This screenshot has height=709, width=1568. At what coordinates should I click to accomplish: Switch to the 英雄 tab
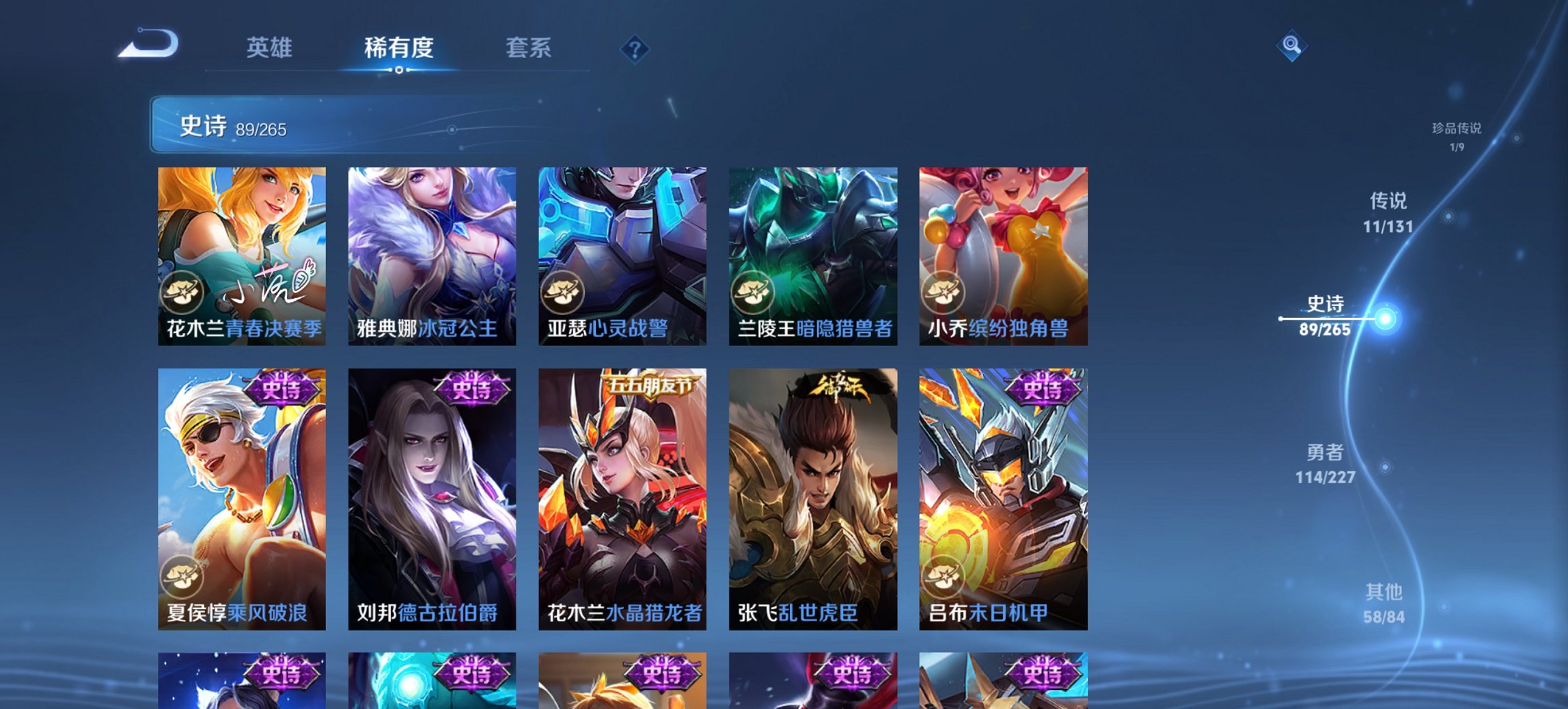[271, 49]
